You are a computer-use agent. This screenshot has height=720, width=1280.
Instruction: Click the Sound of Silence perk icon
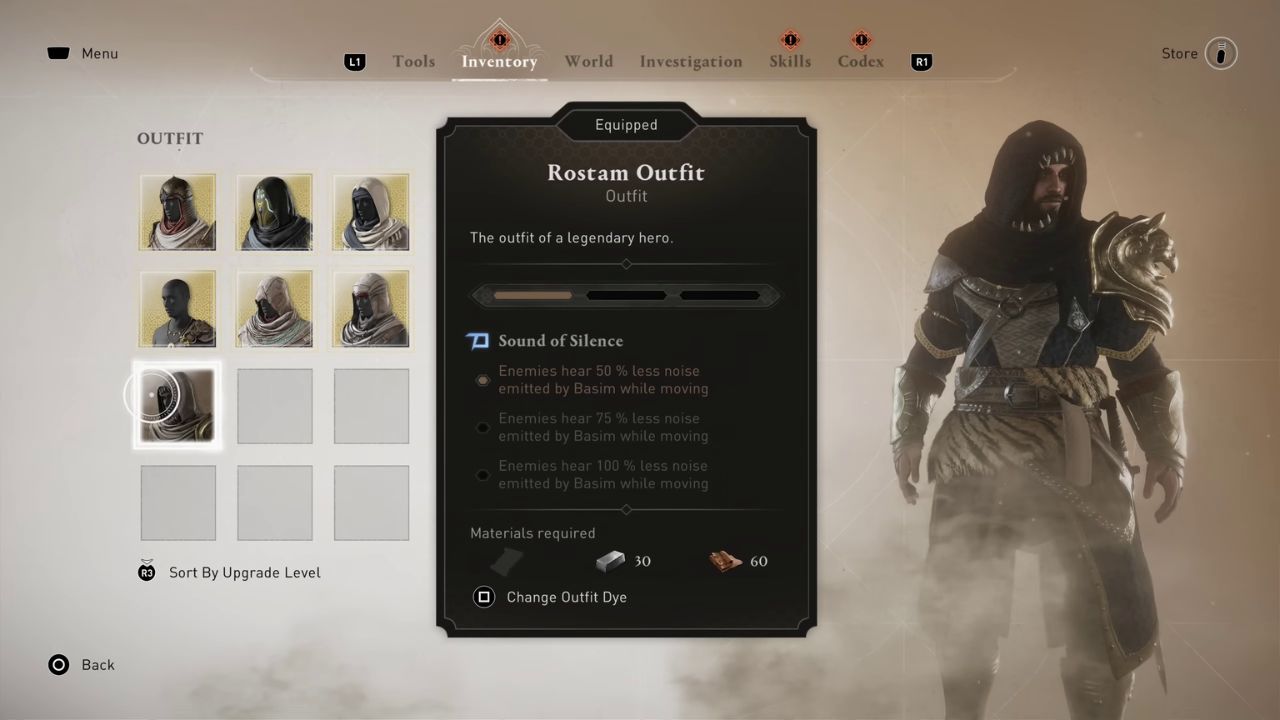478,341
